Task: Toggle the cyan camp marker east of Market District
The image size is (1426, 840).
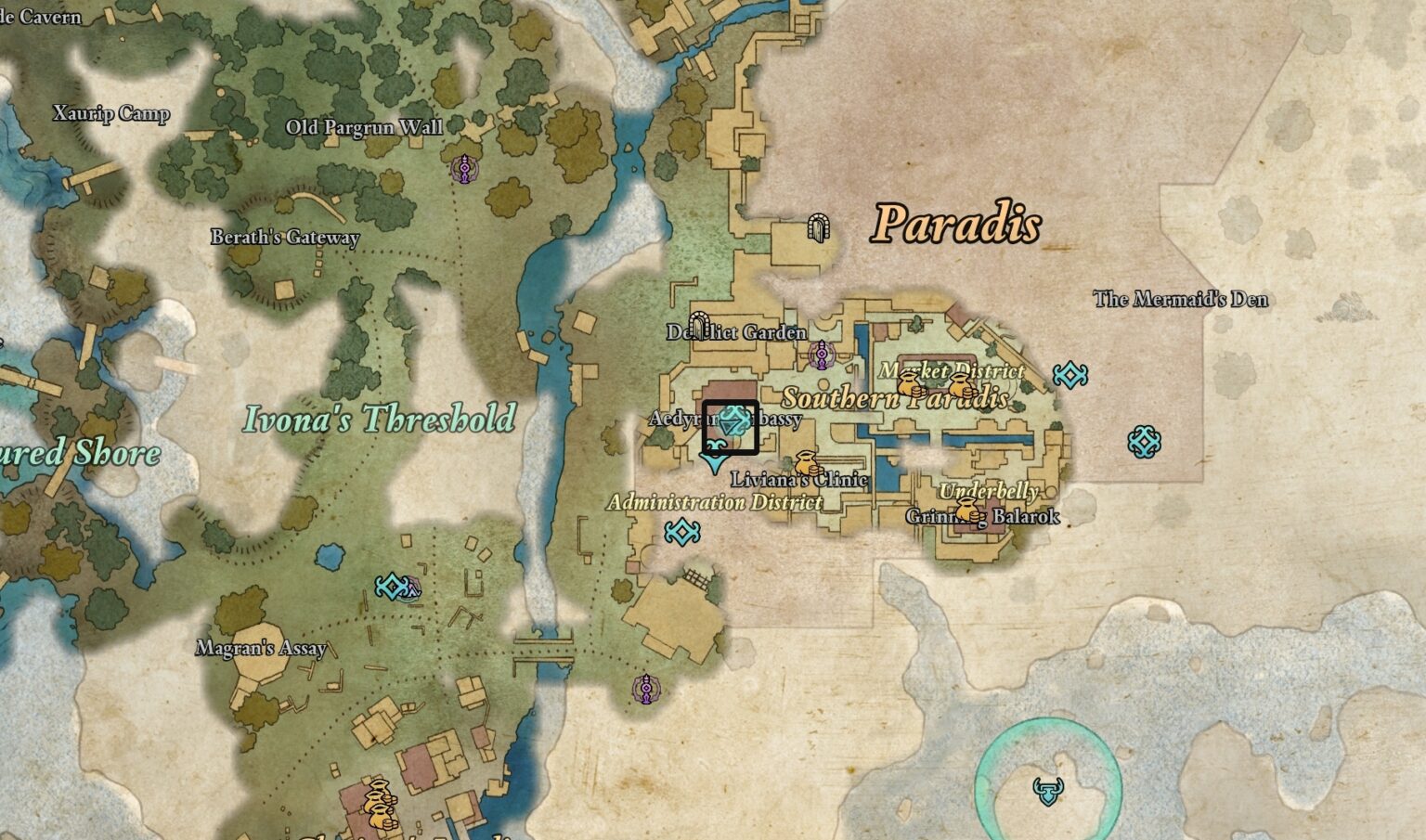Action: click(1069, 375)
